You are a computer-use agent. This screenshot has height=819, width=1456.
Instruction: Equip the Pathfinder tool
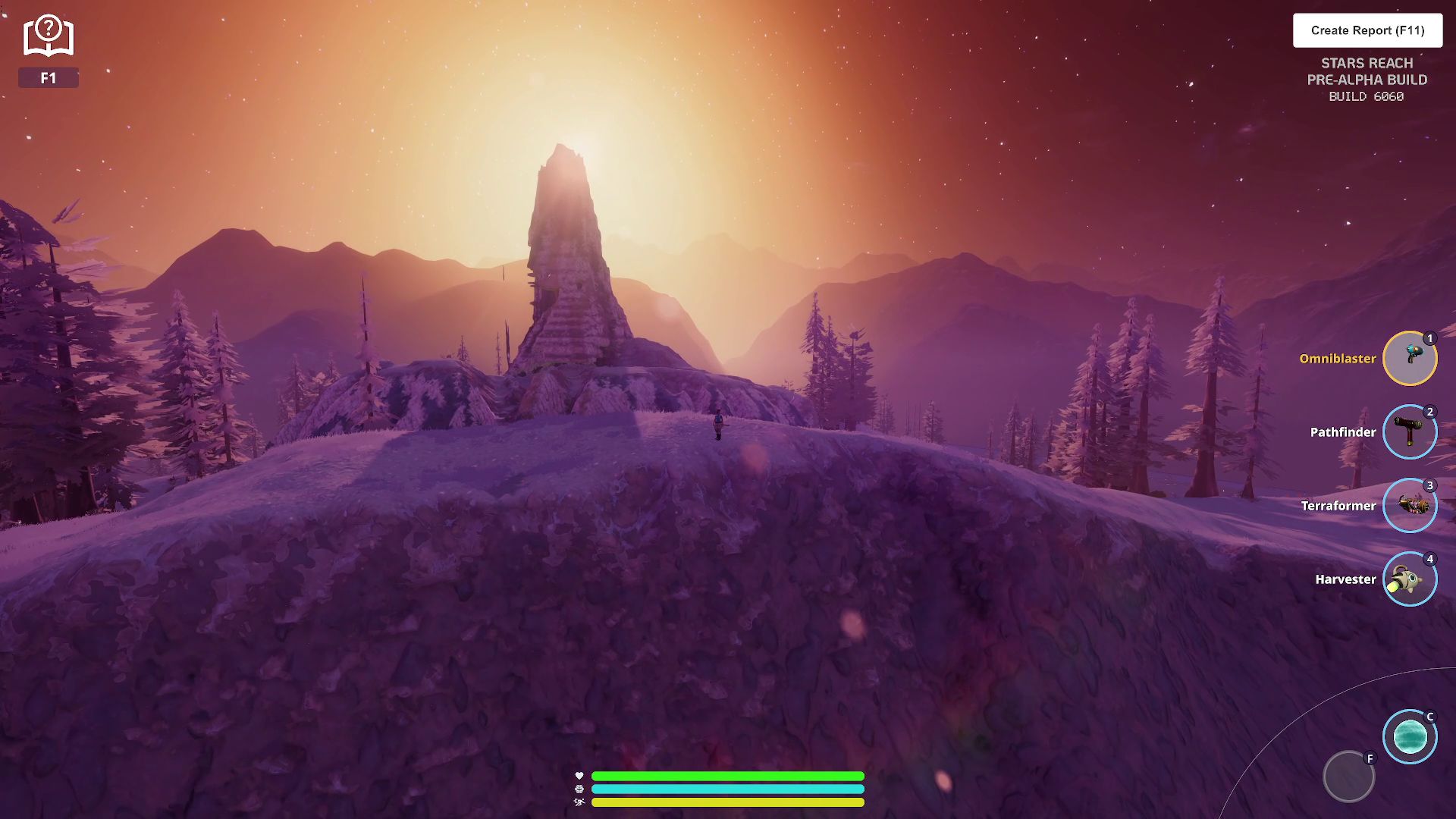point(1410,432)
